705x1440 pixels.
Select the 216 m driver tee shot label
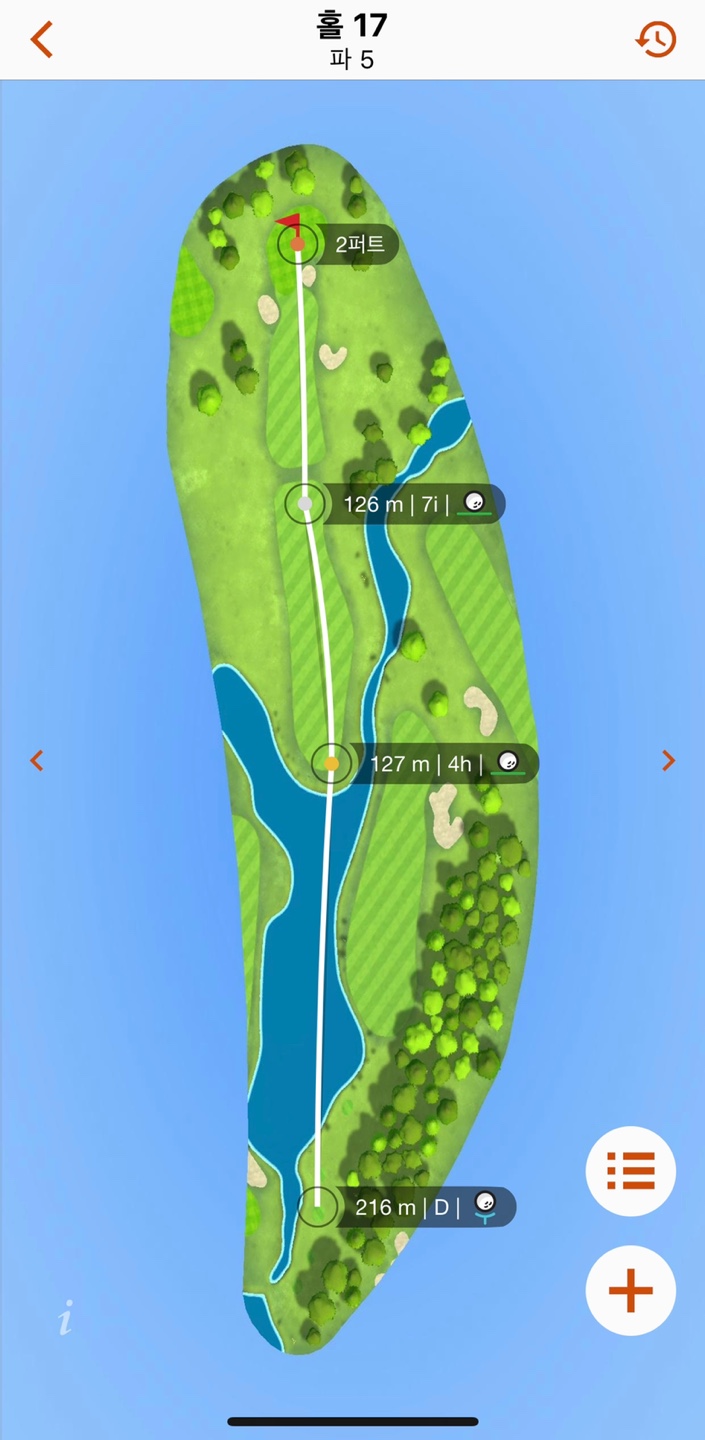[x=426, y=1207]
